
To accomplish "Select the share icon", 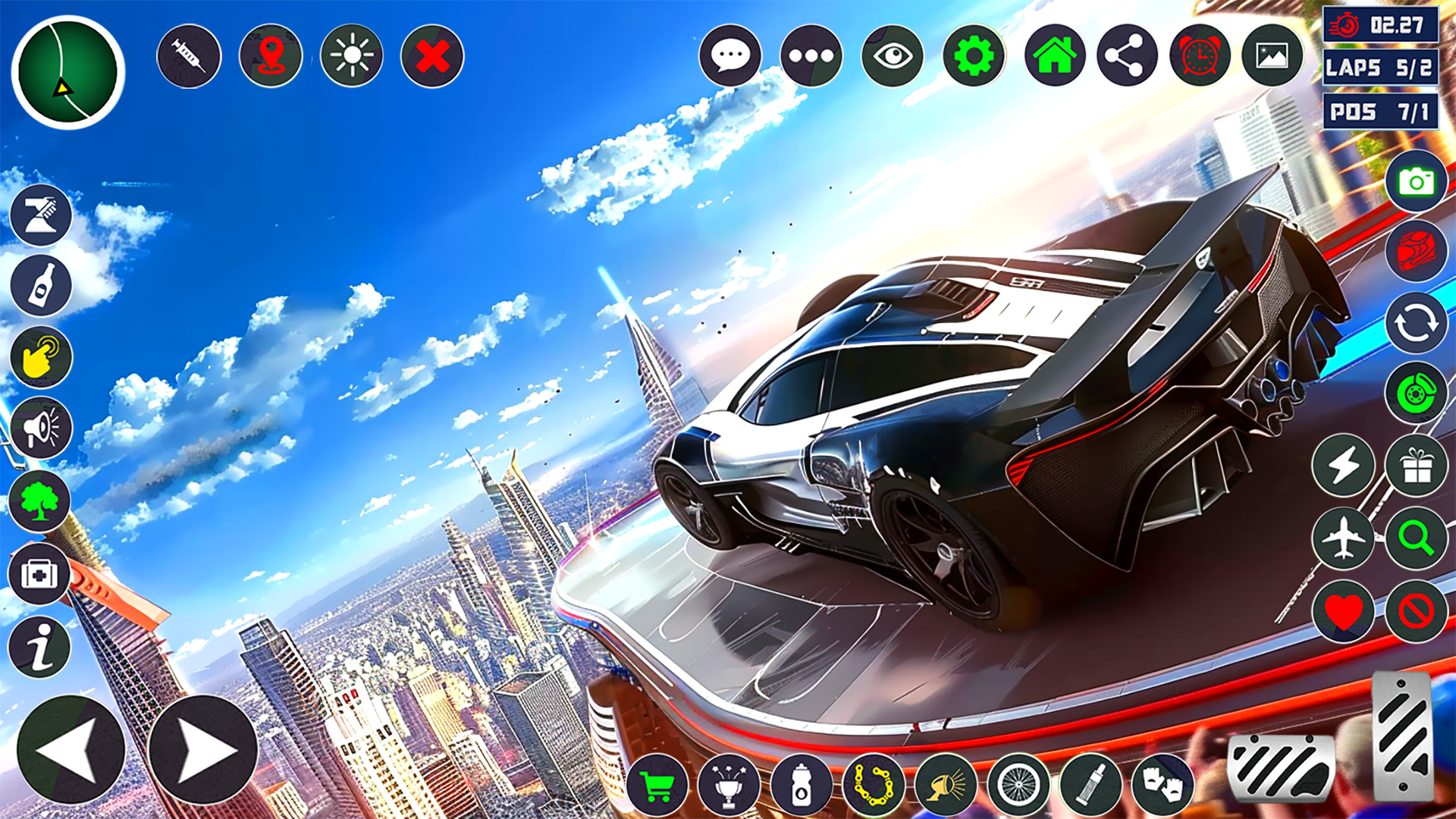I will (1127, 56).
